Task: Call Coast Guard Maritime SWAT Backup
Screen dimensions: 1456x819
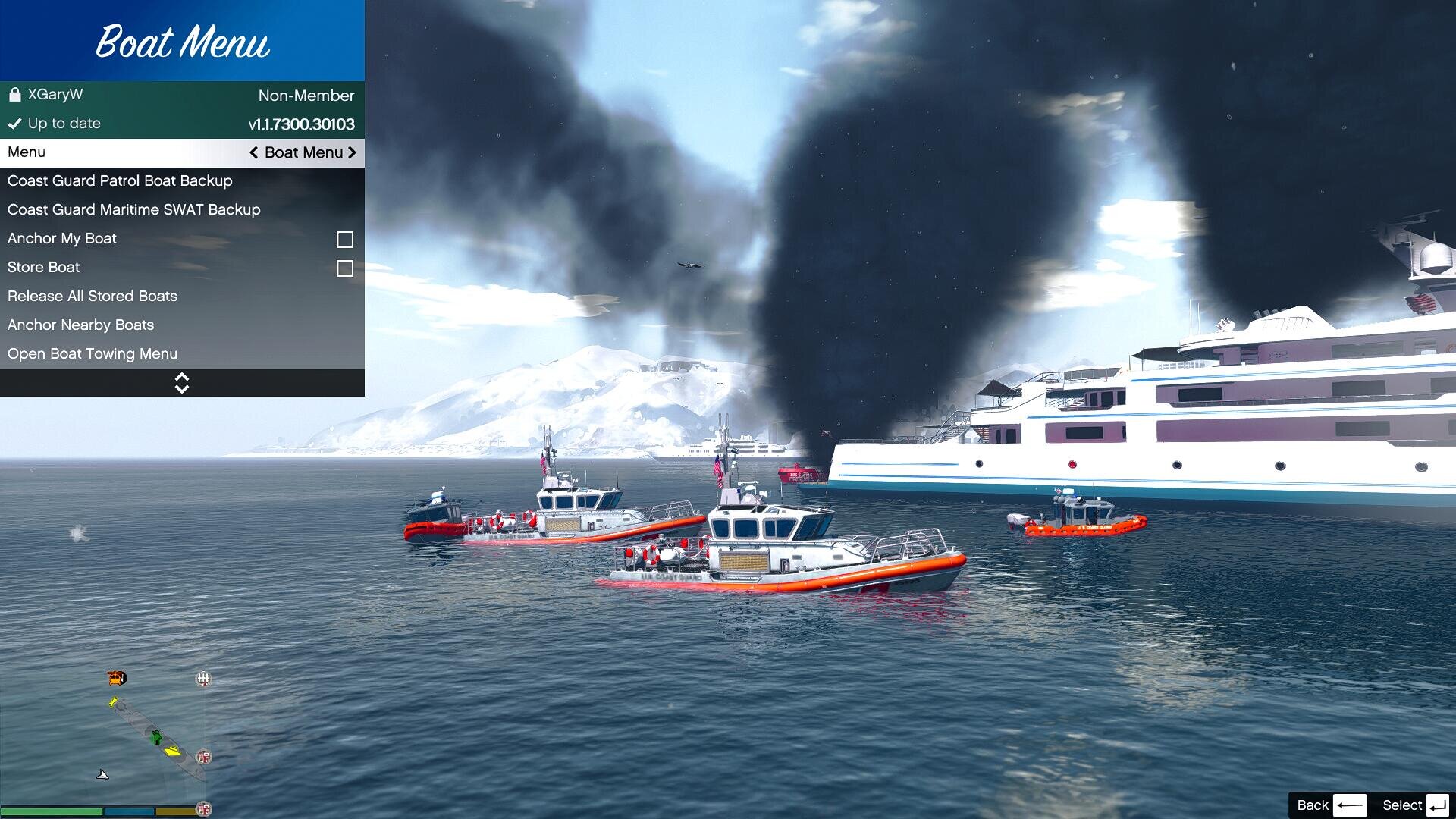Action: click(134, 210)
